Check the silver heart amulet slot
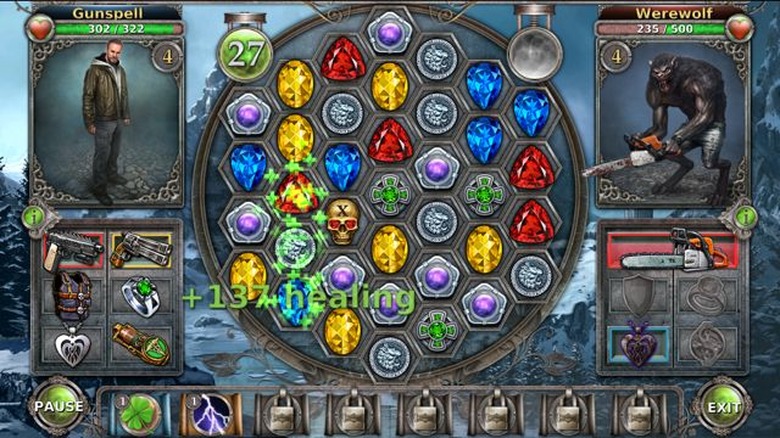 pyautogui.click(x=73, y=345)
